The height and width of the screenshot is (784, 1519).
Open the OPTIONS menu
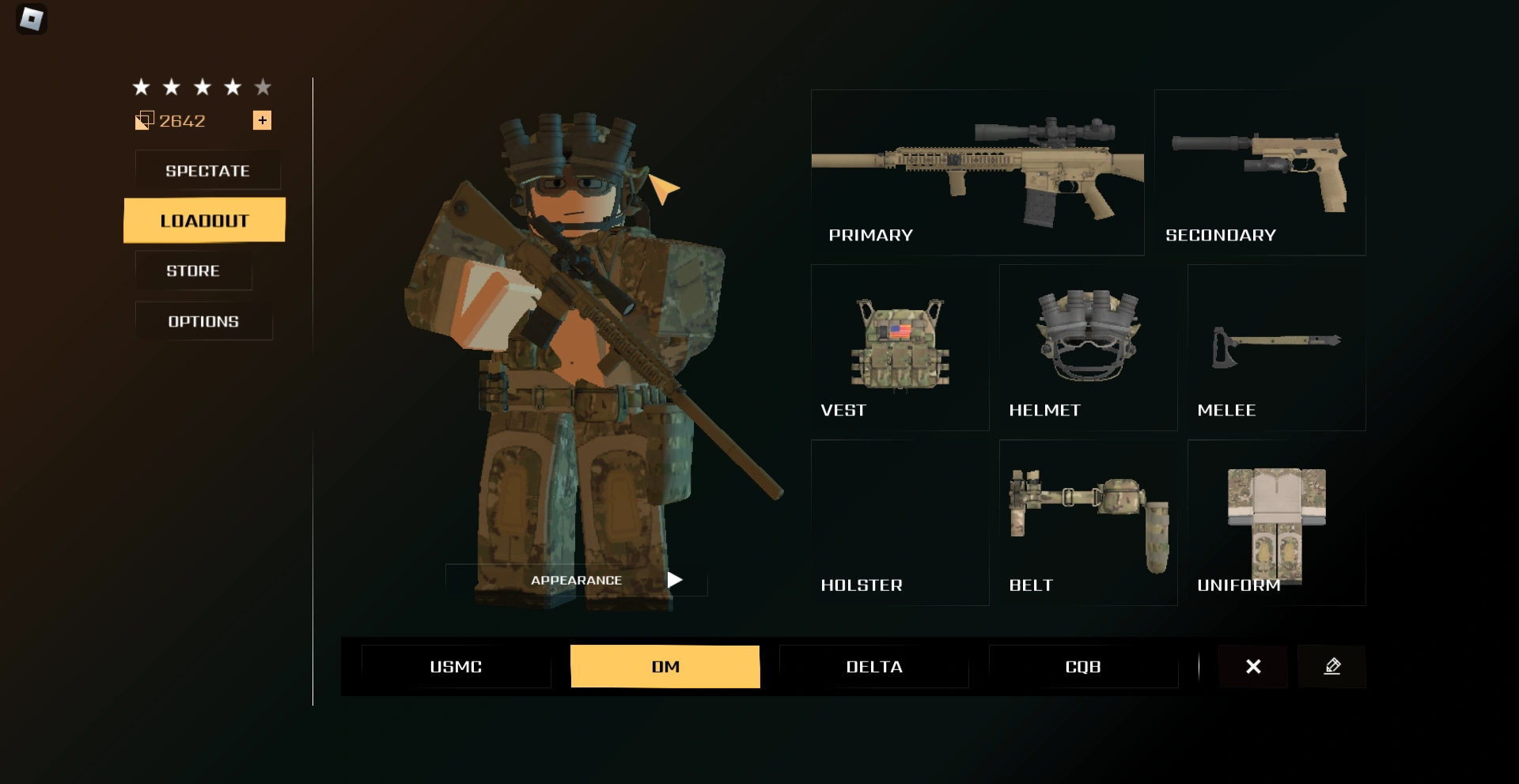coord(203,321)
